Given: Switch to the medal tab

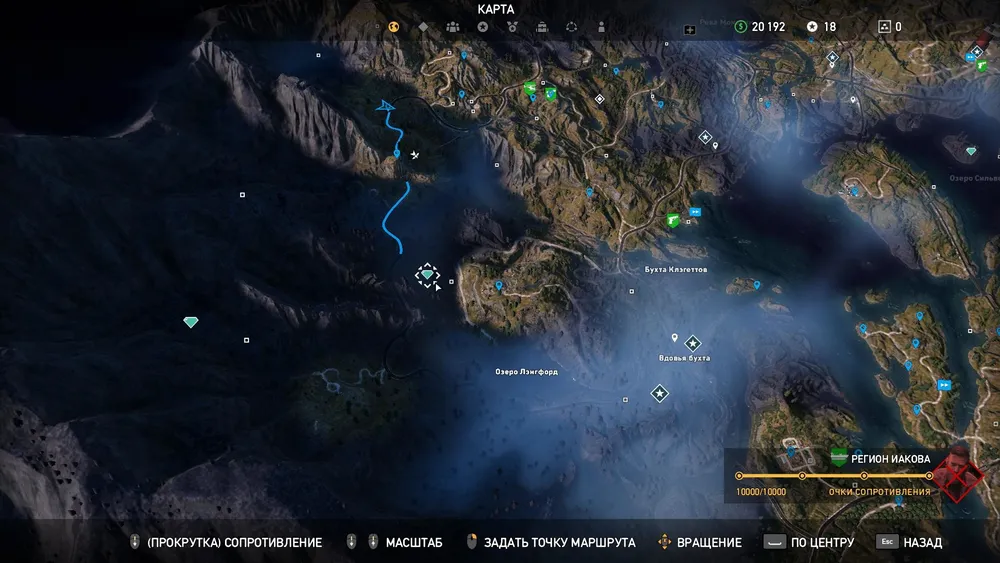Looking at the screenshot, I should [512, 27].
